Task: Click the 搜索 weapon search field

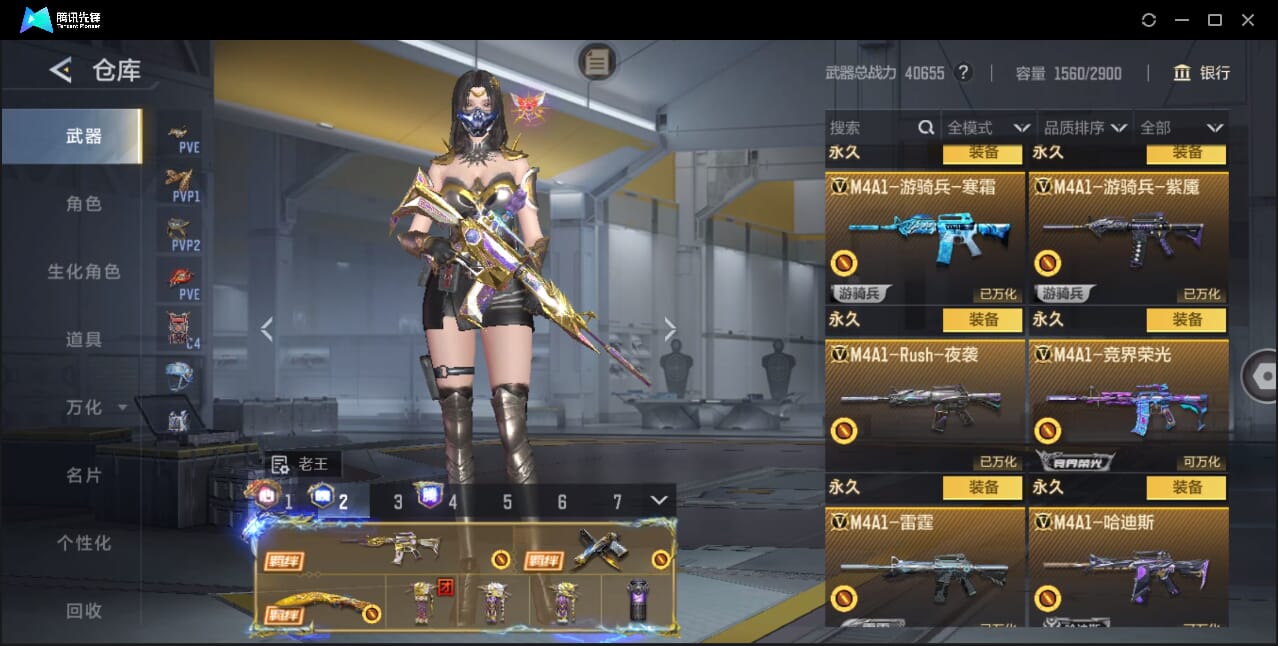Action: pyautogui.click(x=872, y=128)
